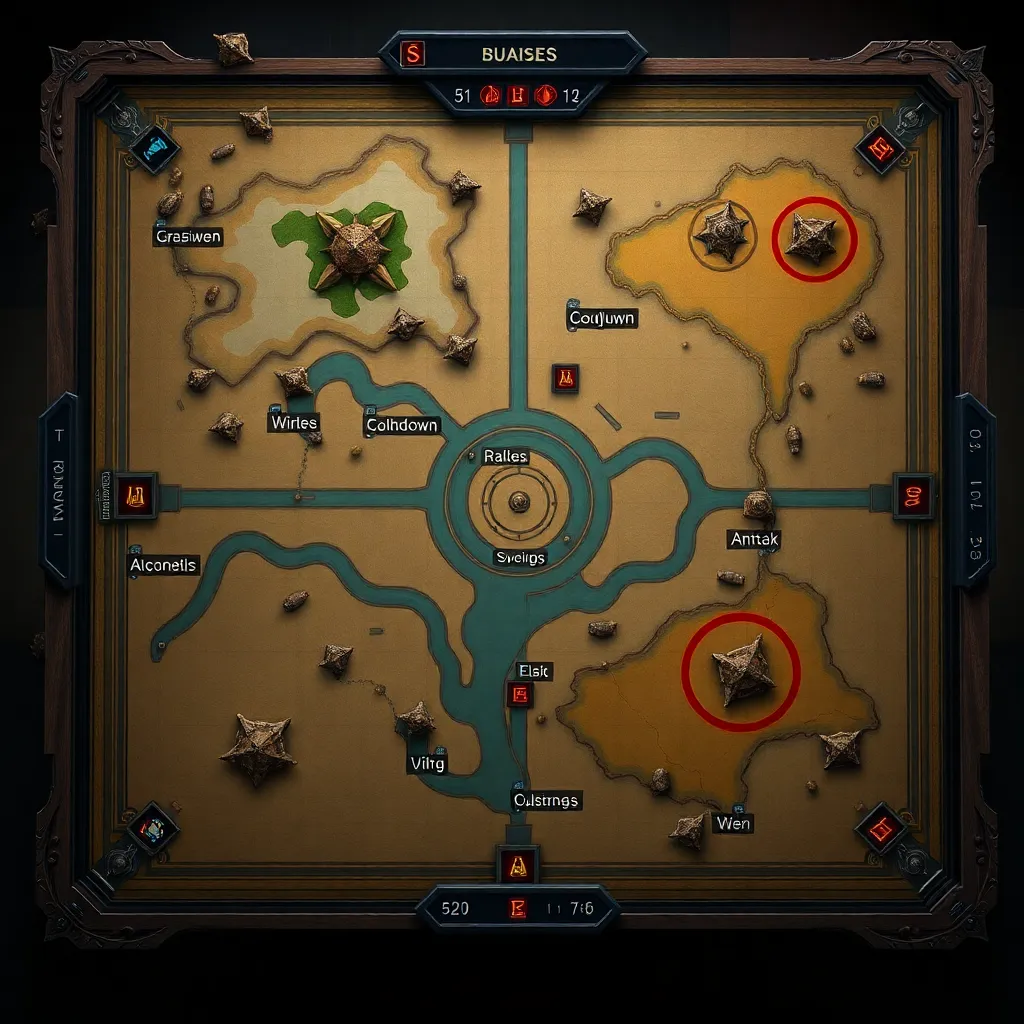Select the Grasiwen map label
This screenshot has width=1024, height=1024.
(188, 237)
